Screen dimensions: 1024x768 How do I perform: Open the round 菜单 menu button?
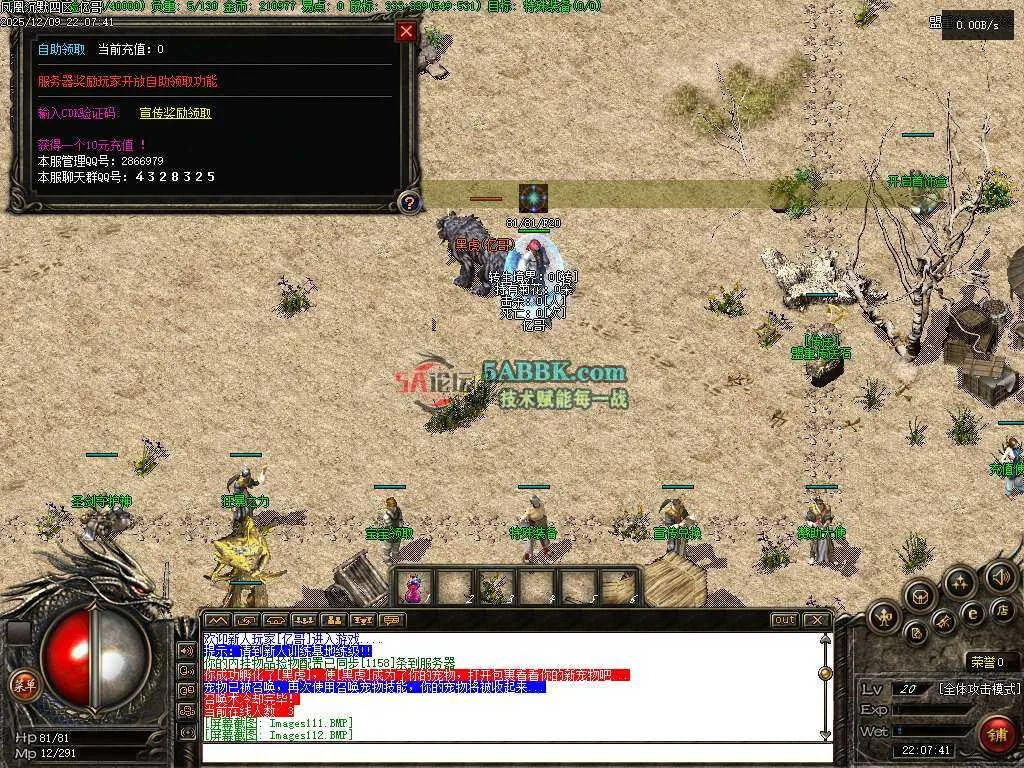pyautogui.click(x=22, y=684)
